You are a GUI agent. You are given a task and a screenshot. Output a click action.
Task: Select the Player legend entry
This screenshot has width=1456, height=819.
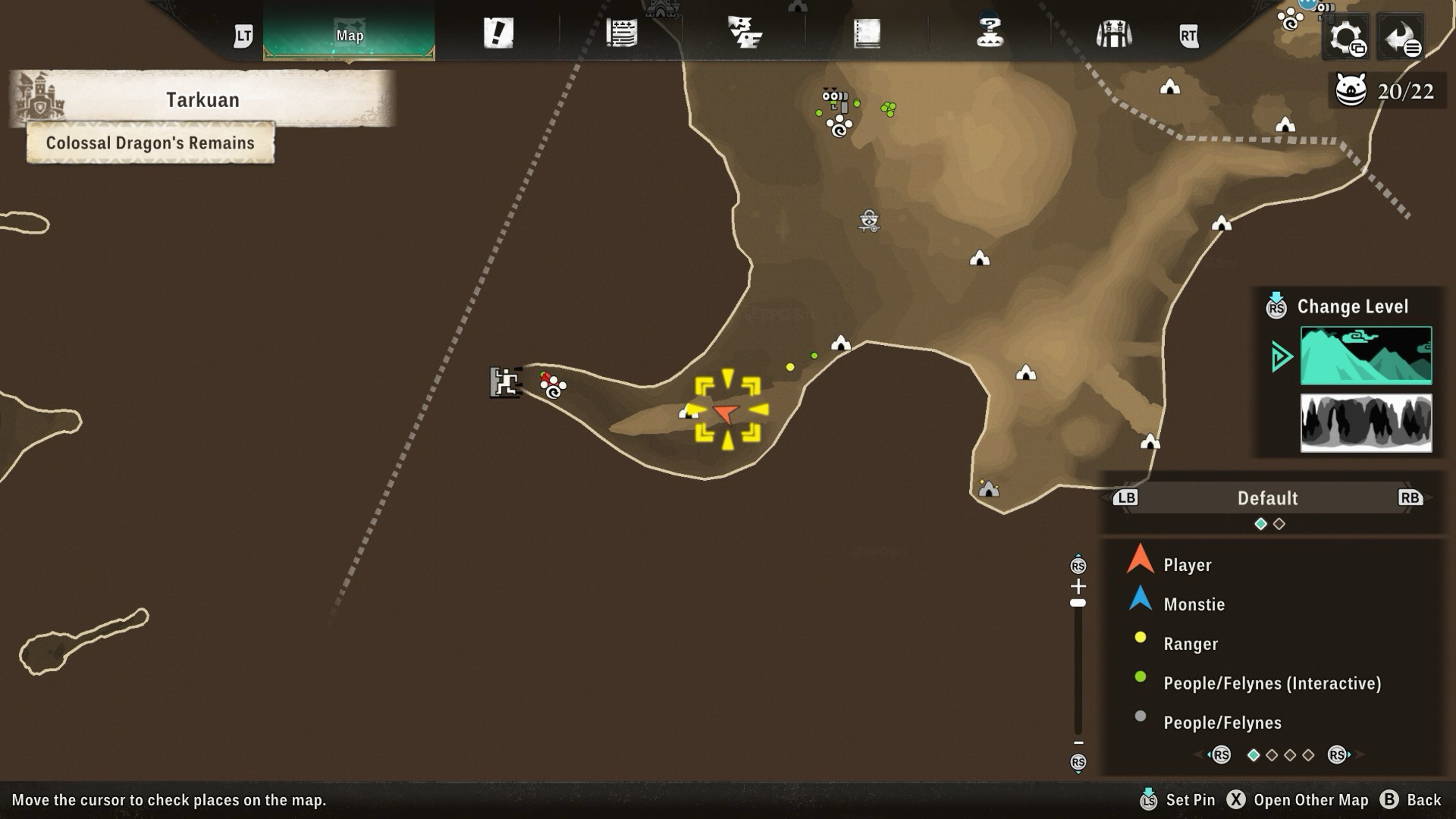[x=1187, y=565]
